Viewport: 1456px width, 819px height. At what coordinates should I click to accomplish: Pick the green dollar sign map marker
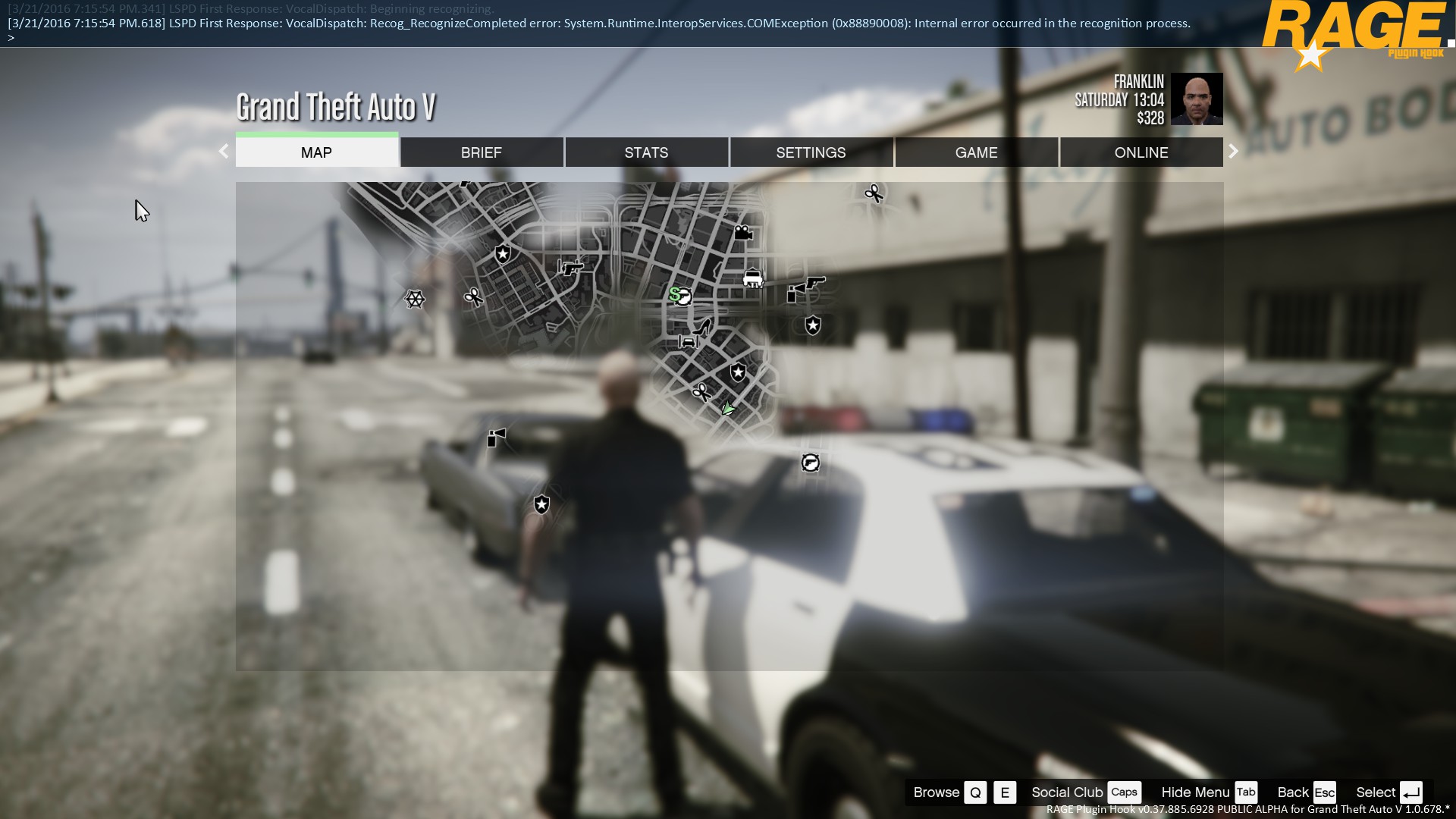pos(674,293)
